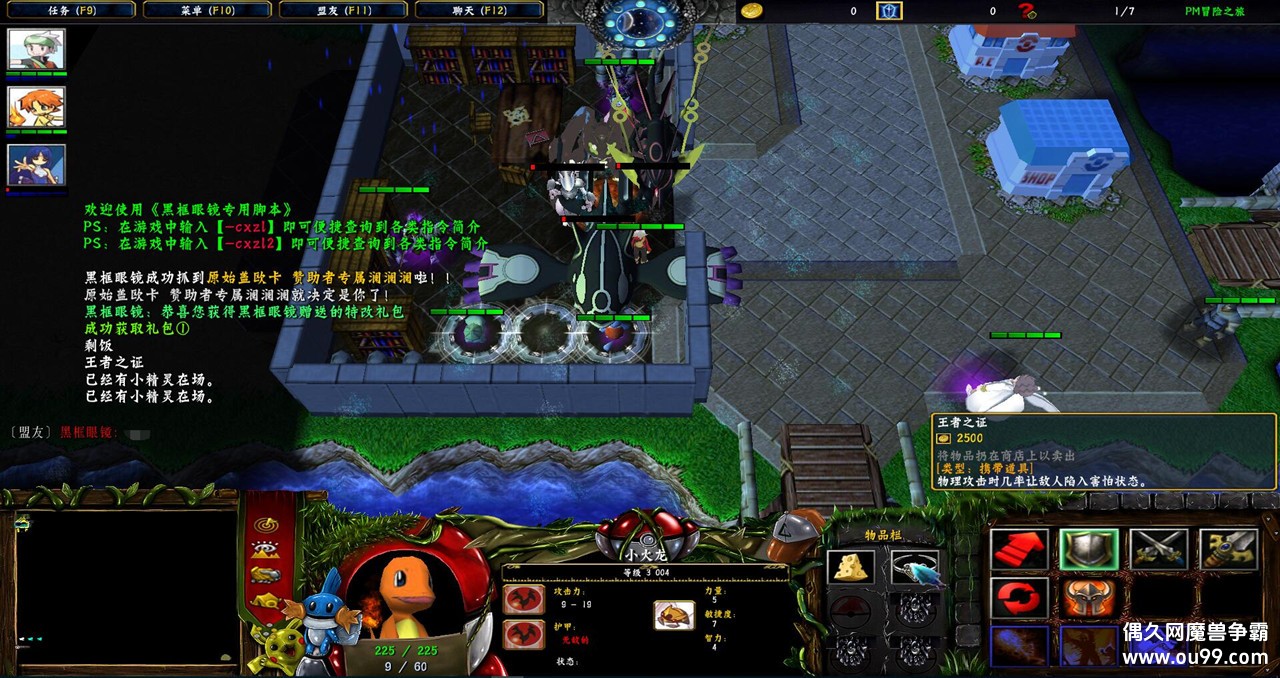Activate the single sword attack command
Viewport: 1280px width, 678px height.
coord(1227,550)
